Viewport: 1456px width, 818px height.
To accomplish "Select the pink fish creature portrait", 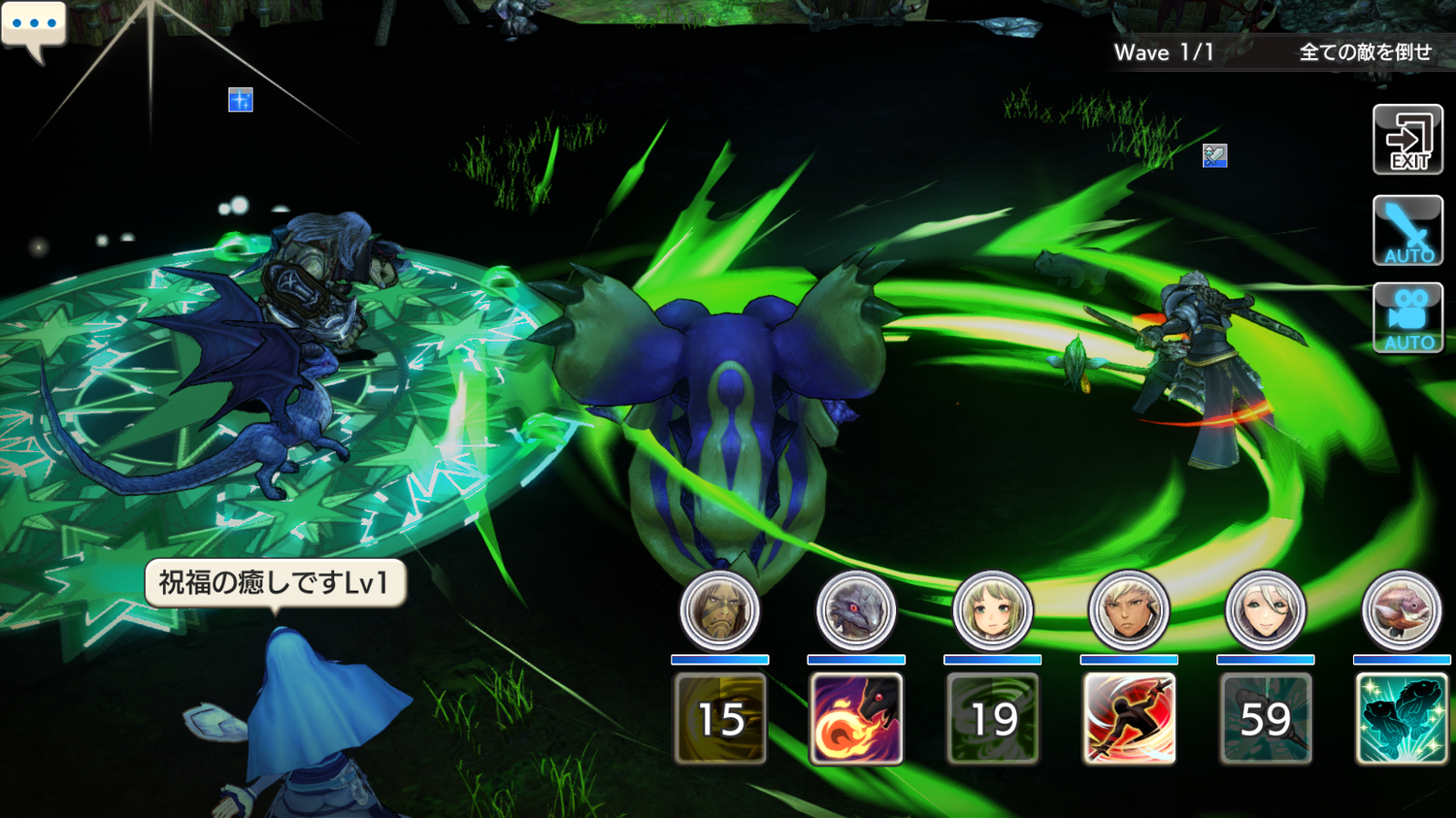I will pos(1402,611).
